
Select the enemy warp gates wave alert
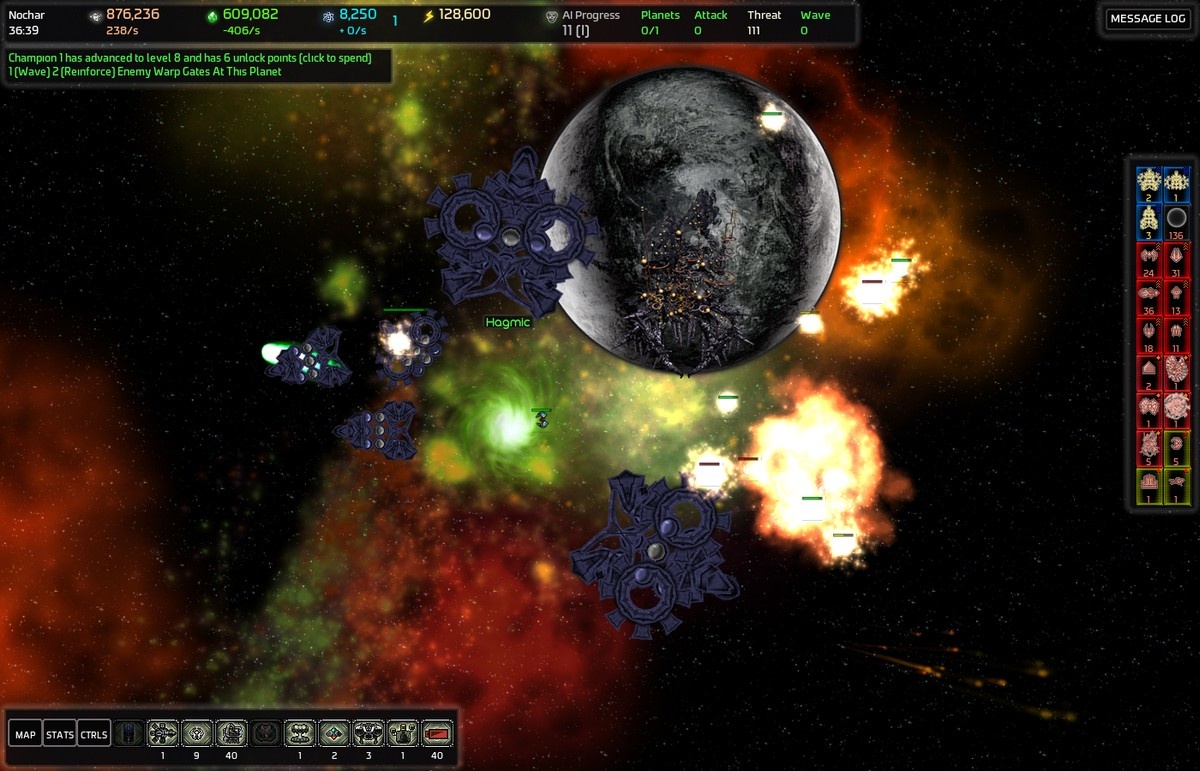[145, 72]
